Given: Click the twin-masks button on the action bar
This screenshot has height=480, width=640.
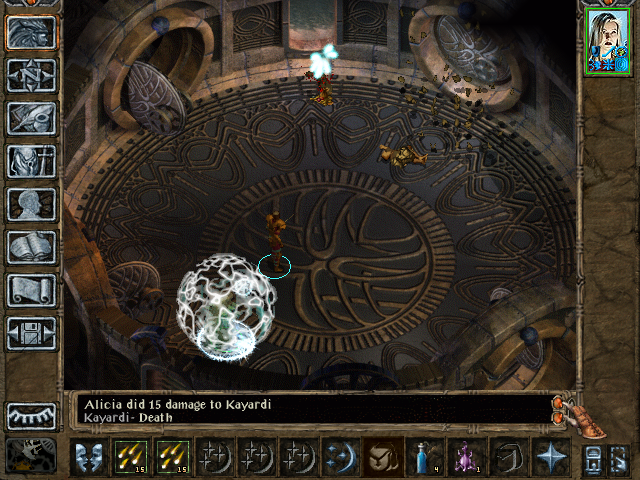Looking at the screenshot, I should click(88, 458).
